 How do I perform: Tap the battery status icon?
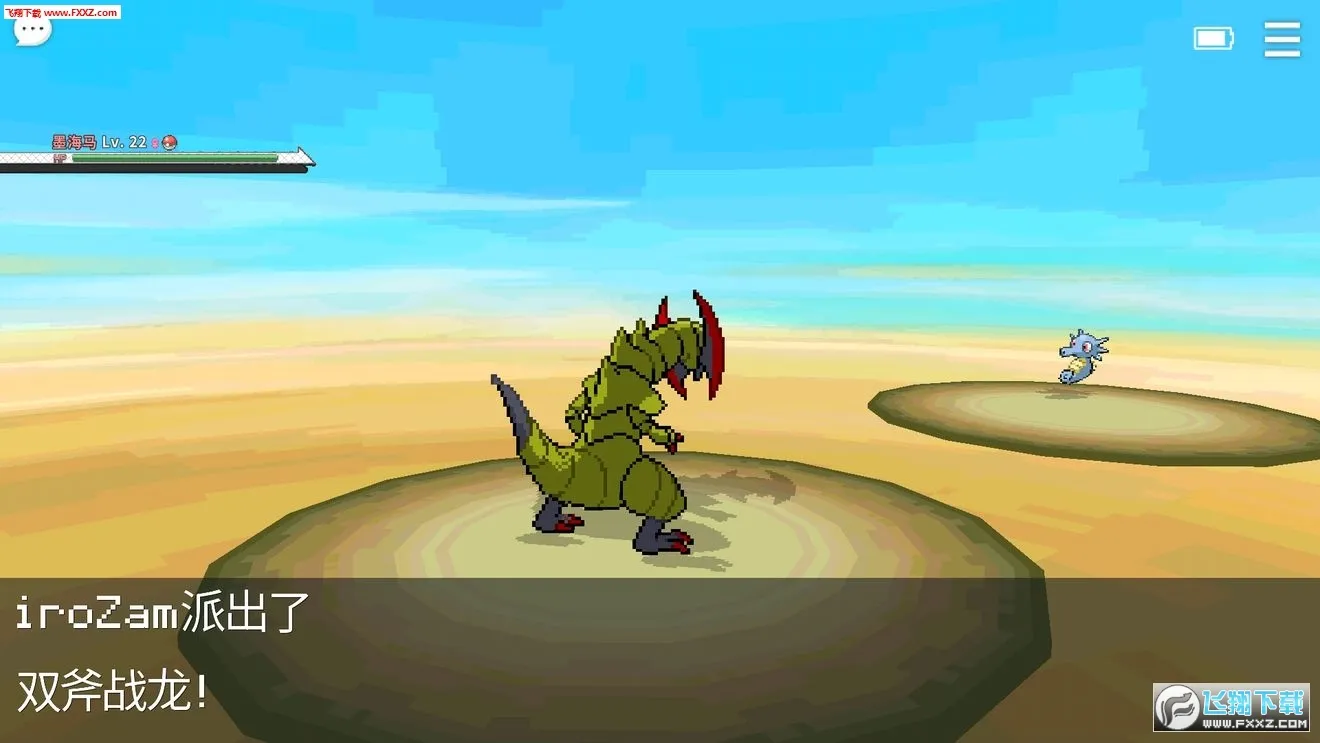(x=1213, y=38)
